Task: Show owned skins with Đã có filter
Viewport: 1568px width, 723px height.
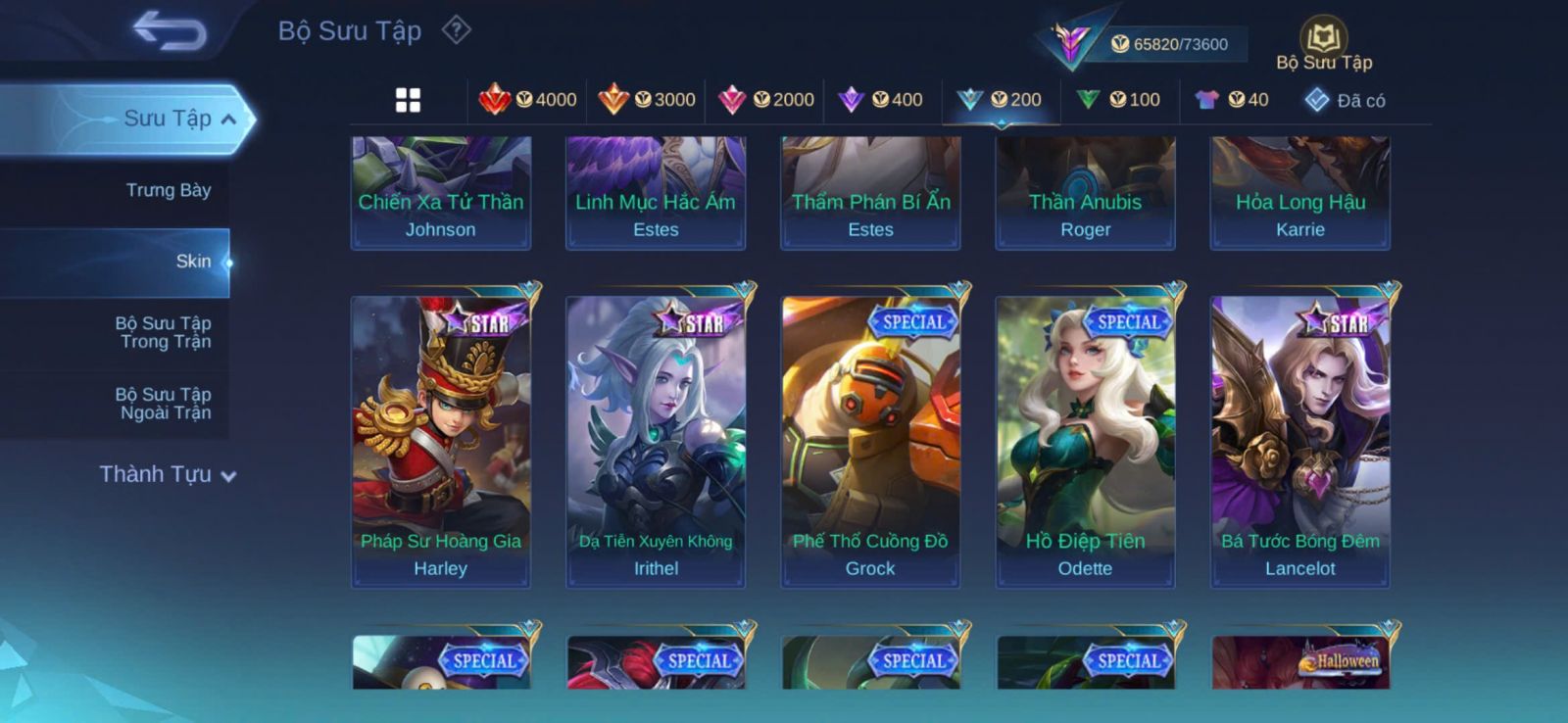Action: [x=1345, y=100]
